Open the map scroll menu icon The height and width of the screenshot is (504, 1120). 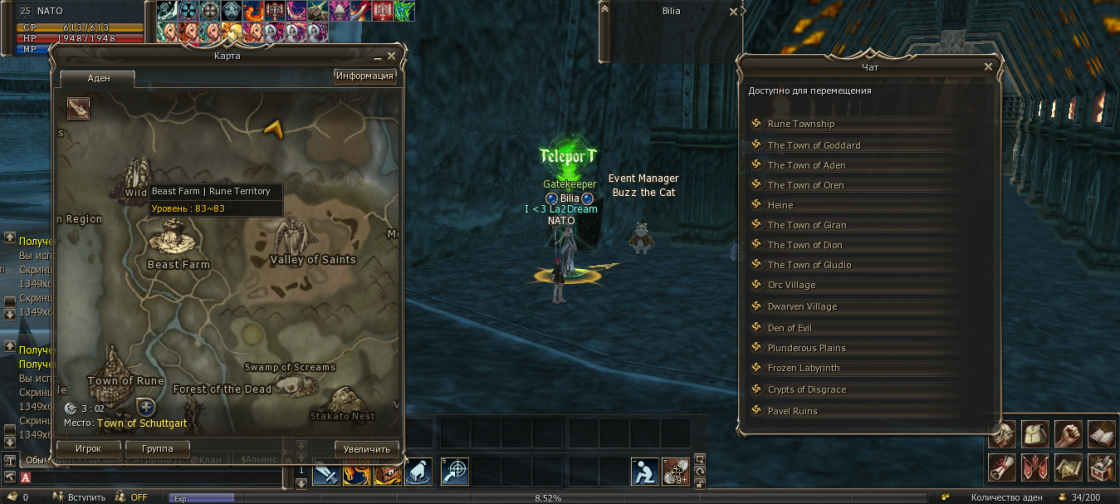(x=1069, y=467)
